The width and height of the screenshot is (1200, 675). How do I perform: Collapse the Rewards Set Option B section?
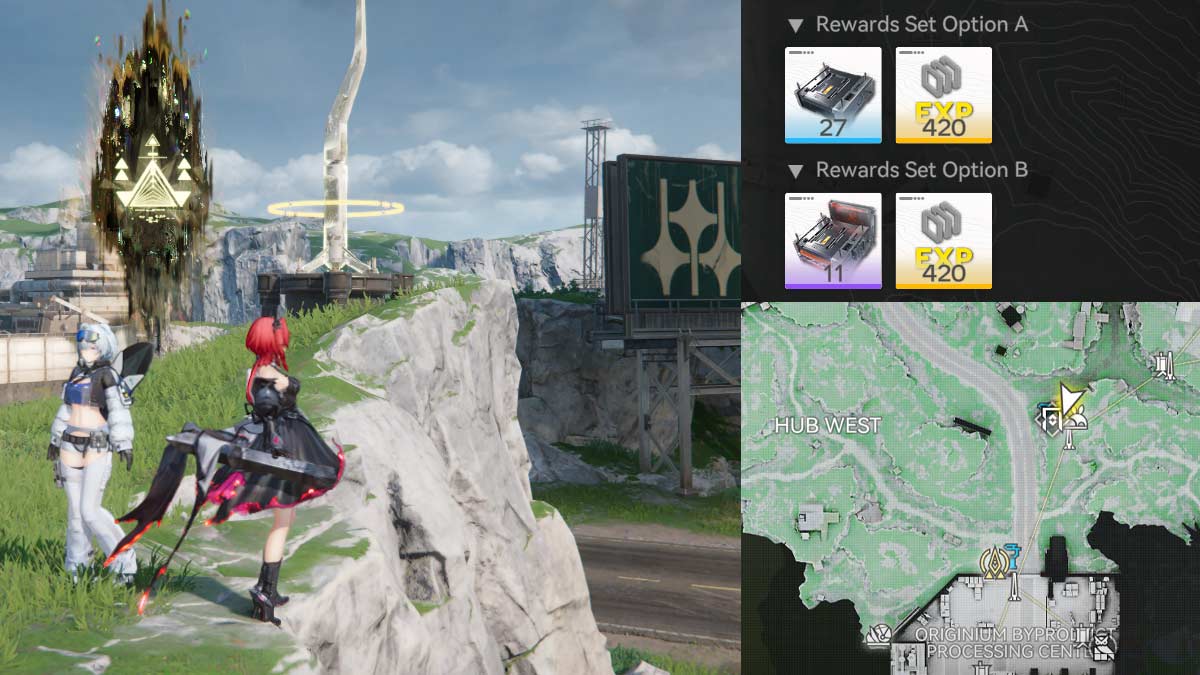[795, 171]
